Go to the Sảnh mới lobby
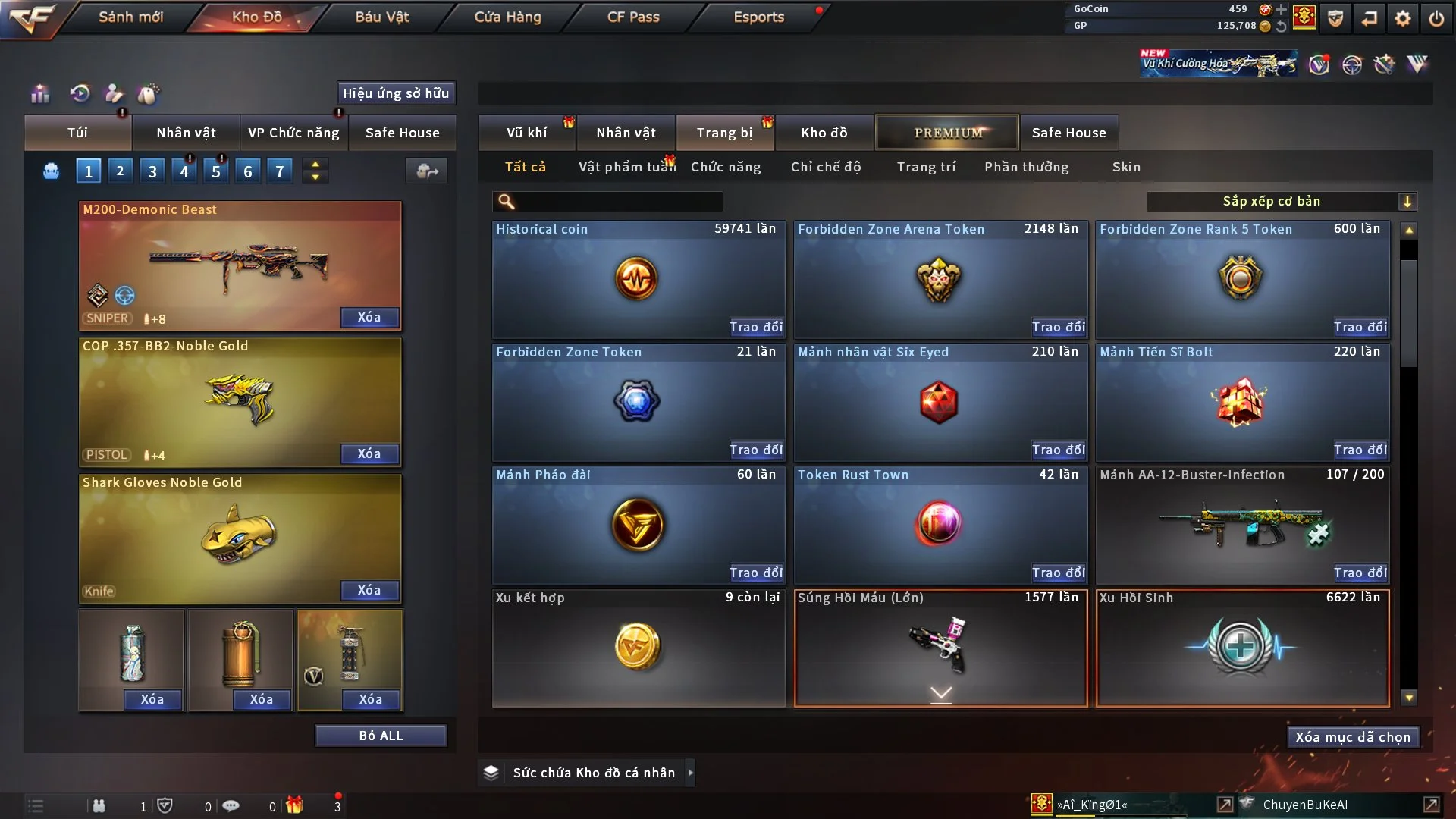Viewport: 1456px width, 819px height. 130,17
